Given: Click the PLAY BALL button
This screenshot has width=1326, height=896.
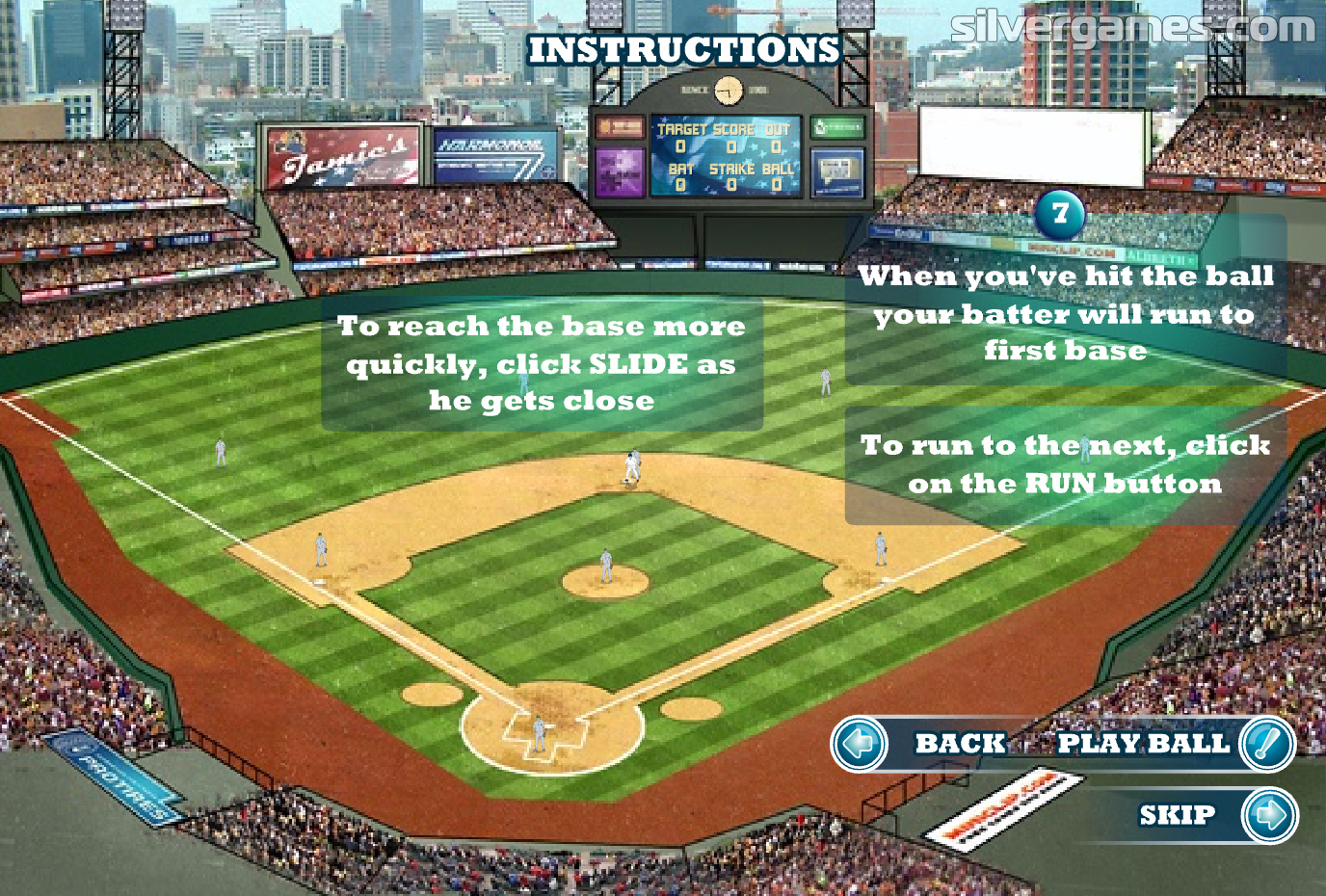Looking at the screenshot, I should click(x=1266, y=744).
